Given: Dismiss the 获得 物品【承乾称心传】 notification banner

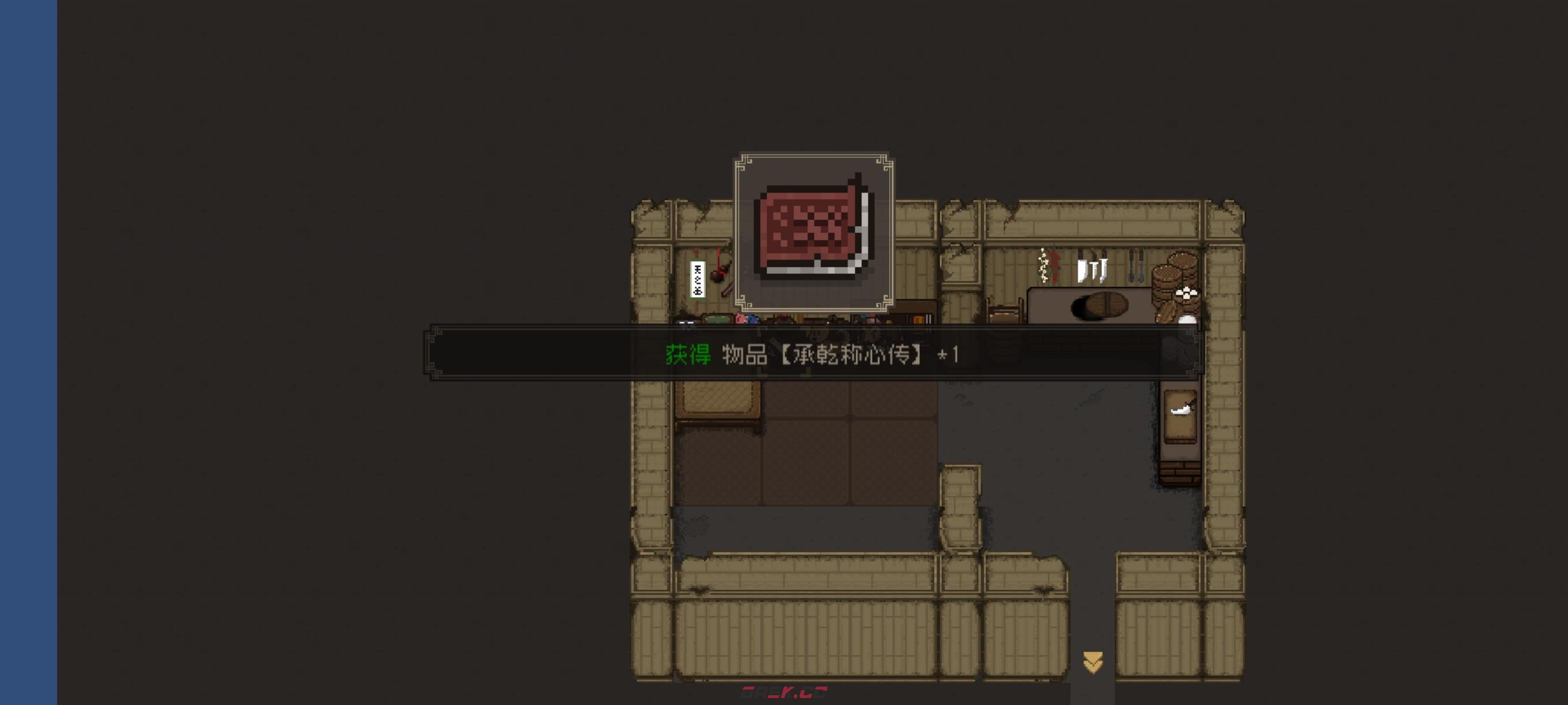Looking at the screenshot, I should click(812, 354).
